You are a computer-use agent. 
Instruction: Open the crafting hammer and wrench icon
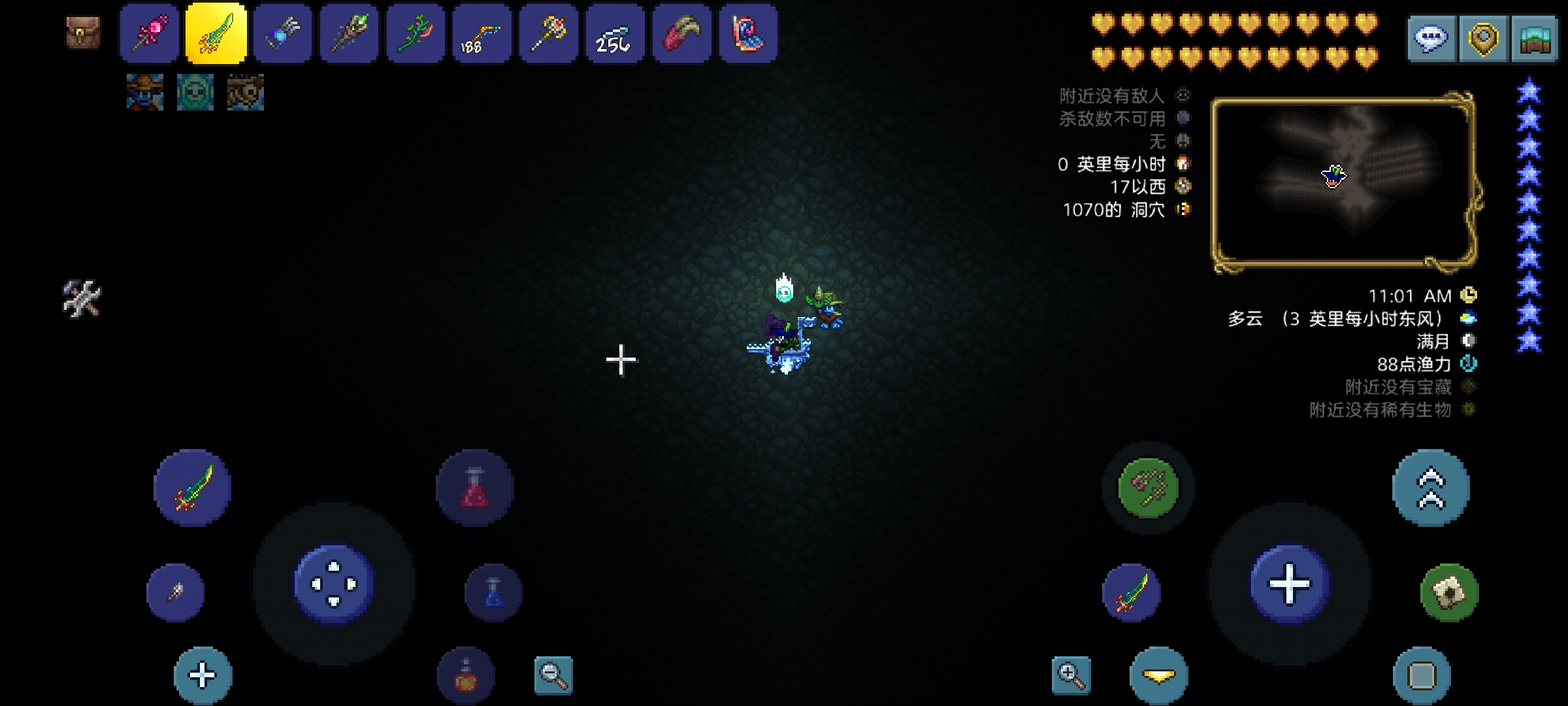pos(82,299)
